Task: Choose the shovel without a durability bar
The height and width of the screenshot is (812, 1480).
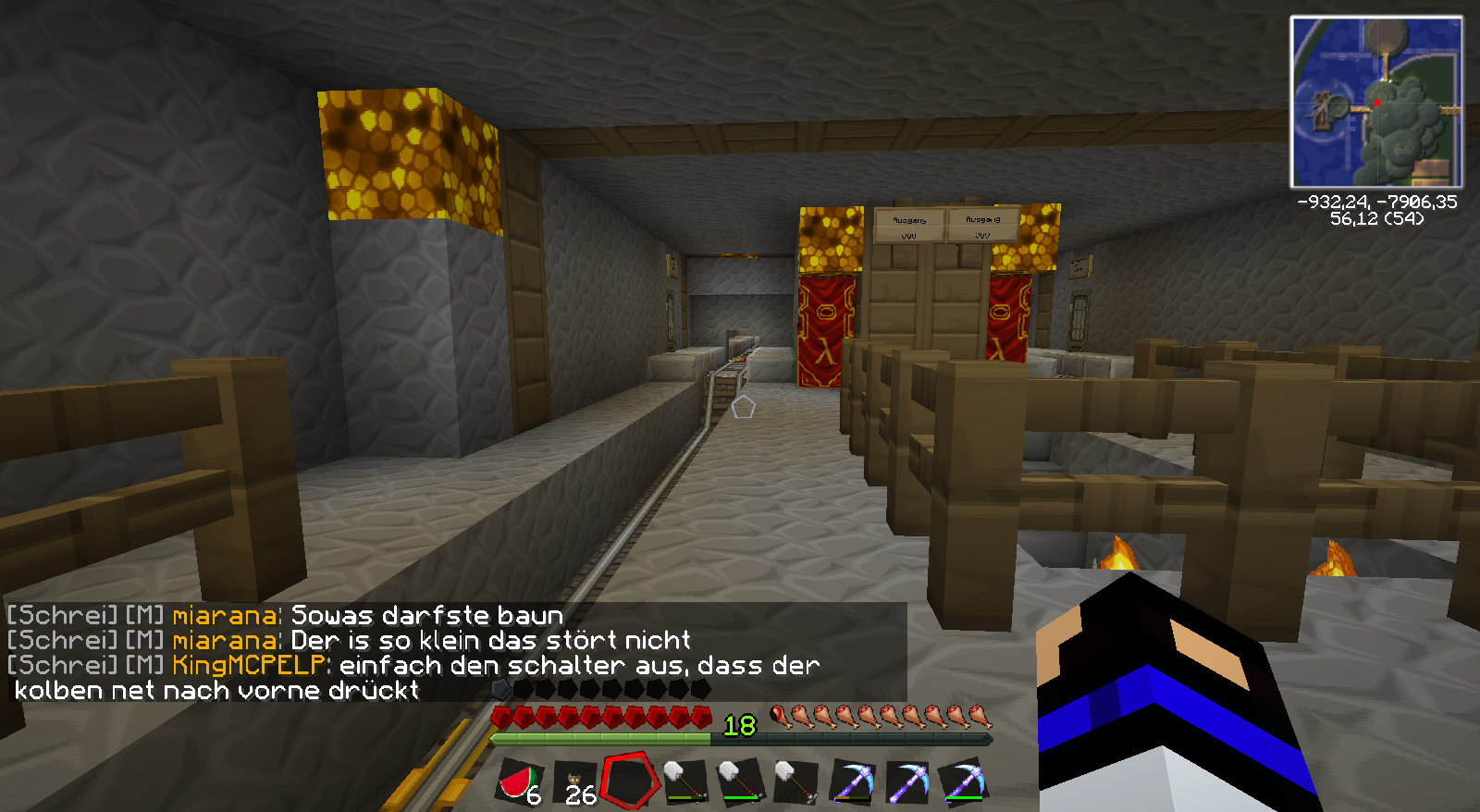Action: pyautogui.click(x=796, y=781)
